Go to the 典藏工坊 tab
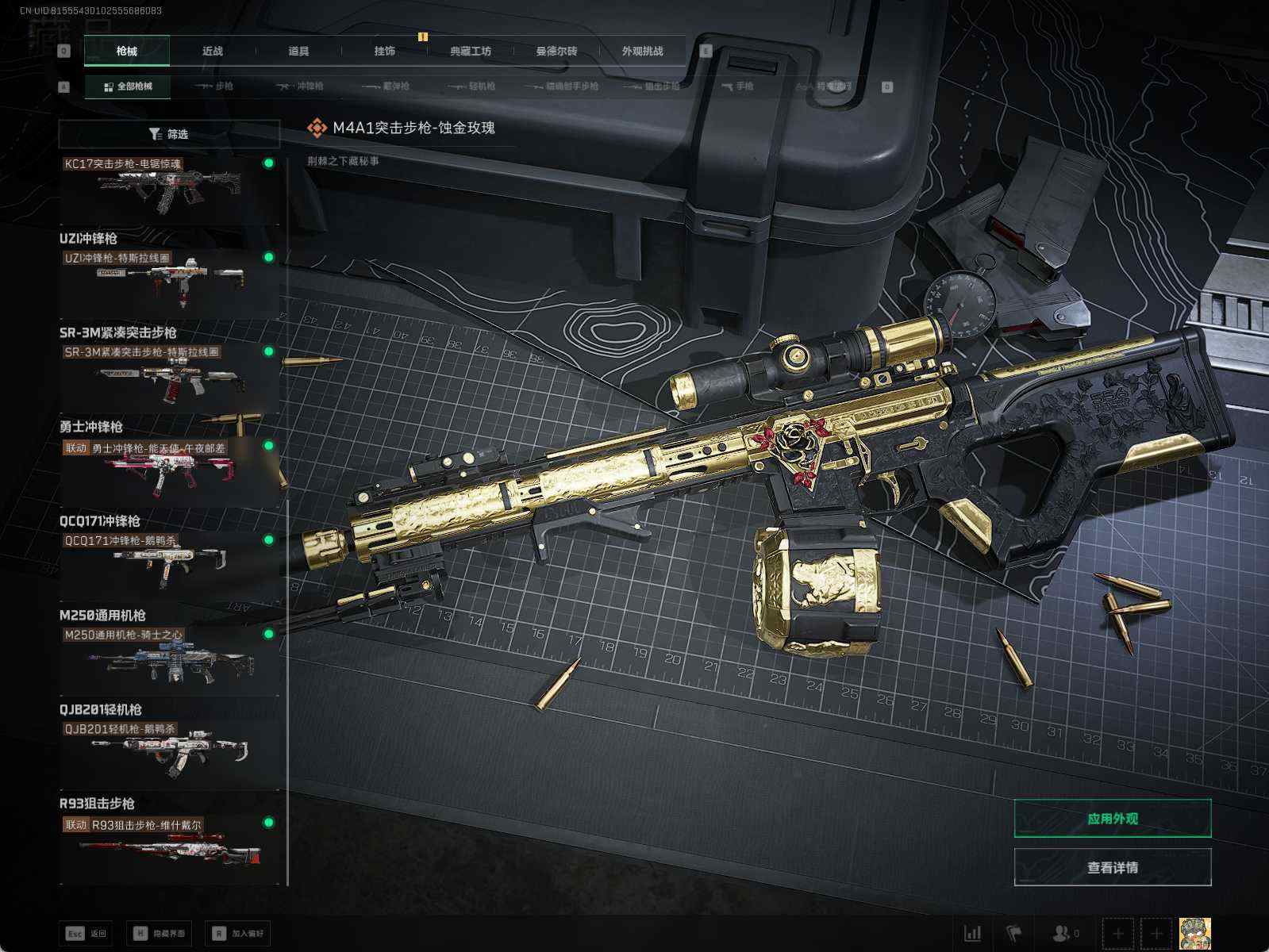This screenshot has height=952, width=1269. [471, 51]
